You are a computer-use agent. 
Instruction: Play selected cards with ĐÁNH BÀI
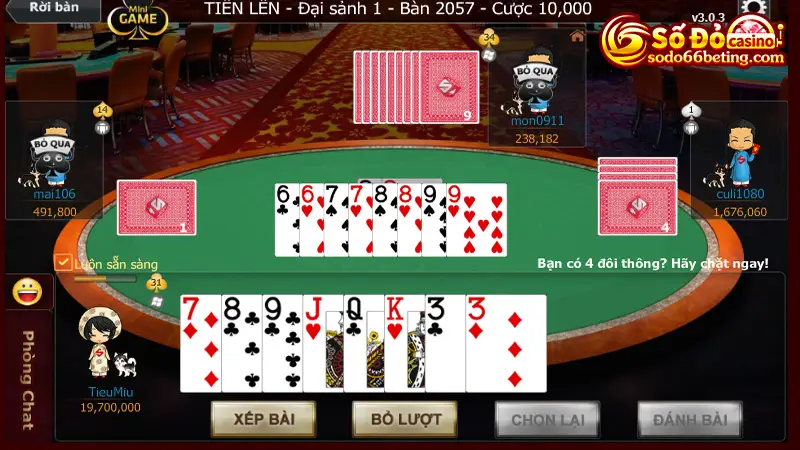point(690,419)
